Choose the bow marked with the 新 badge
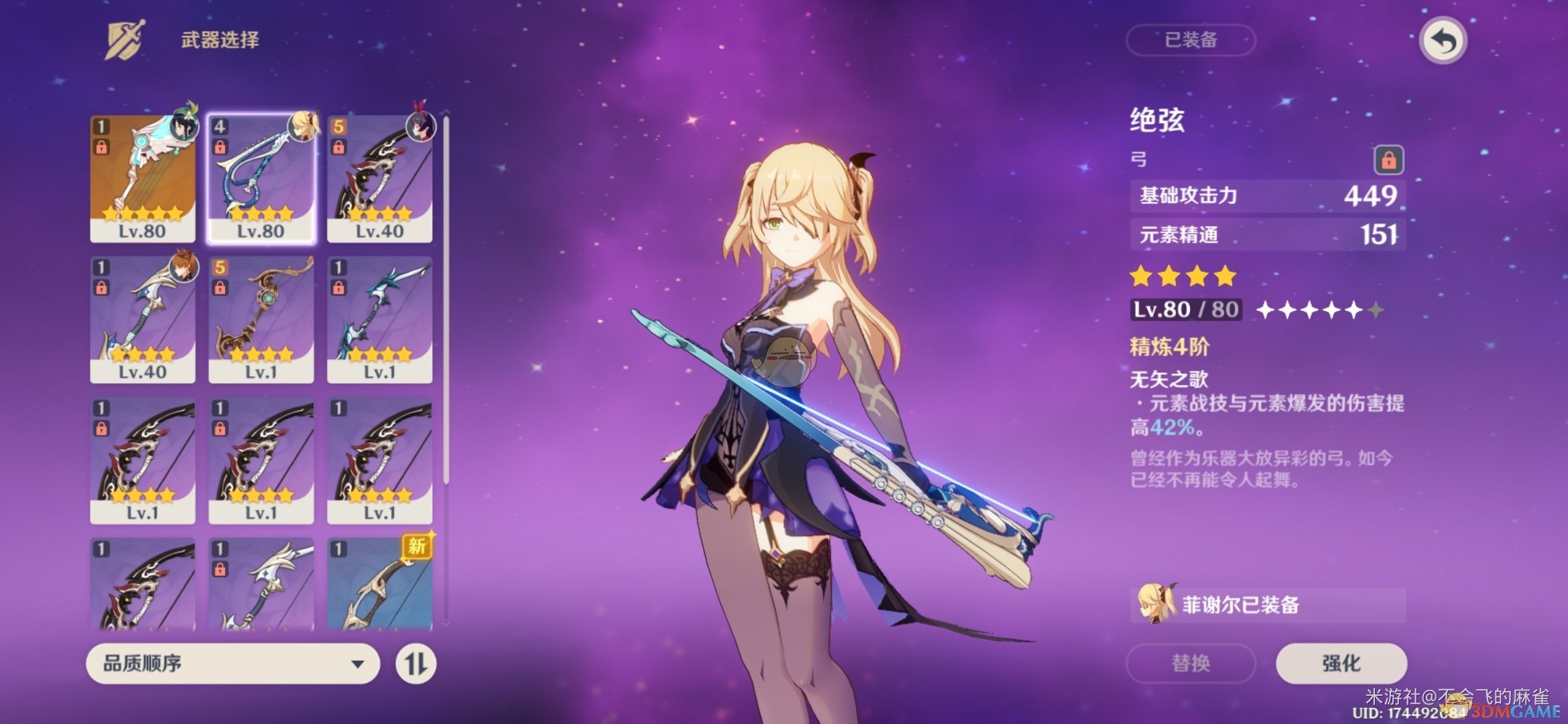The image size is (1568, 724). (380, 585)
